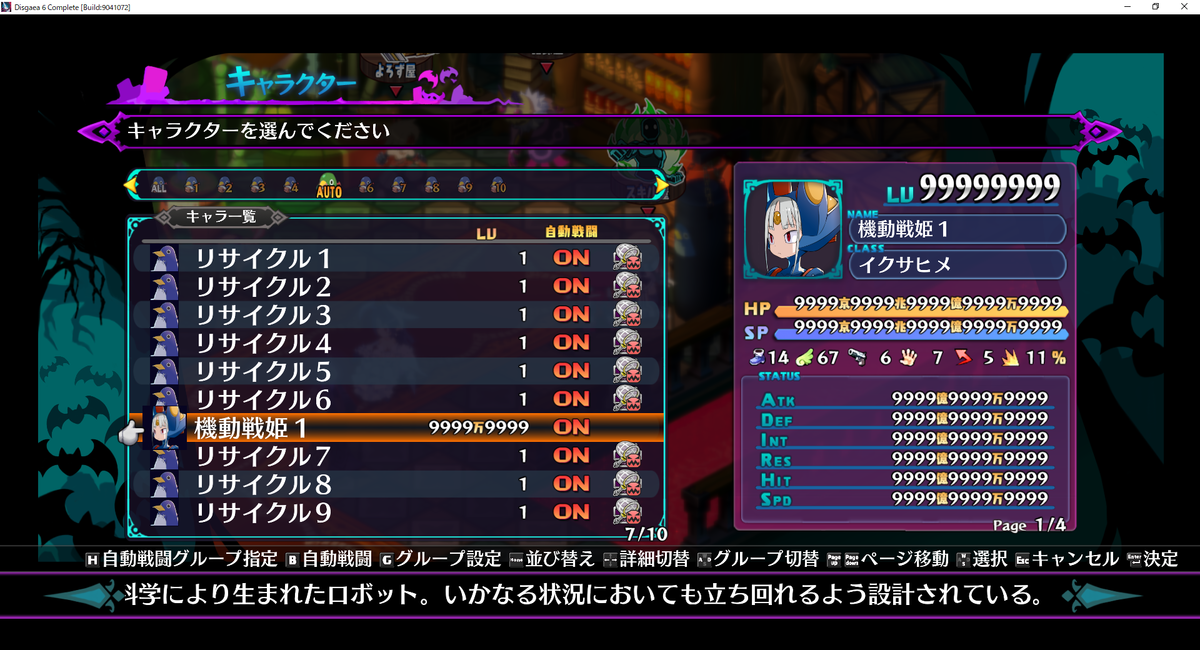
Task: Show group tab 6
Action: [x=366, y=186]
